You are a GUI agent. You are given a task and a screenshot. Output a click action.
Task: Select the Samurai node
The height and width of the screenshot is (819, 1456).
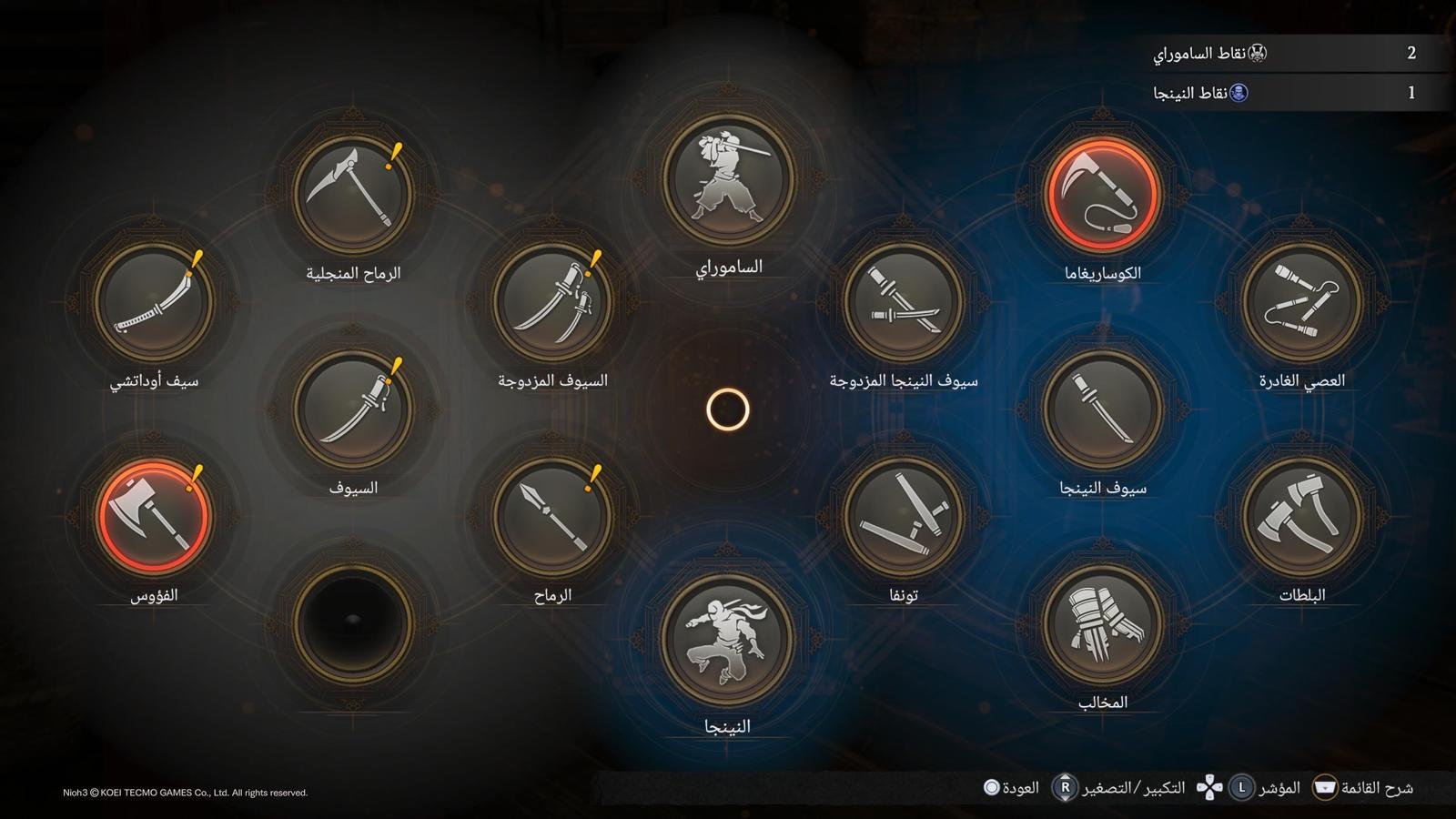[x=728, y=179]
